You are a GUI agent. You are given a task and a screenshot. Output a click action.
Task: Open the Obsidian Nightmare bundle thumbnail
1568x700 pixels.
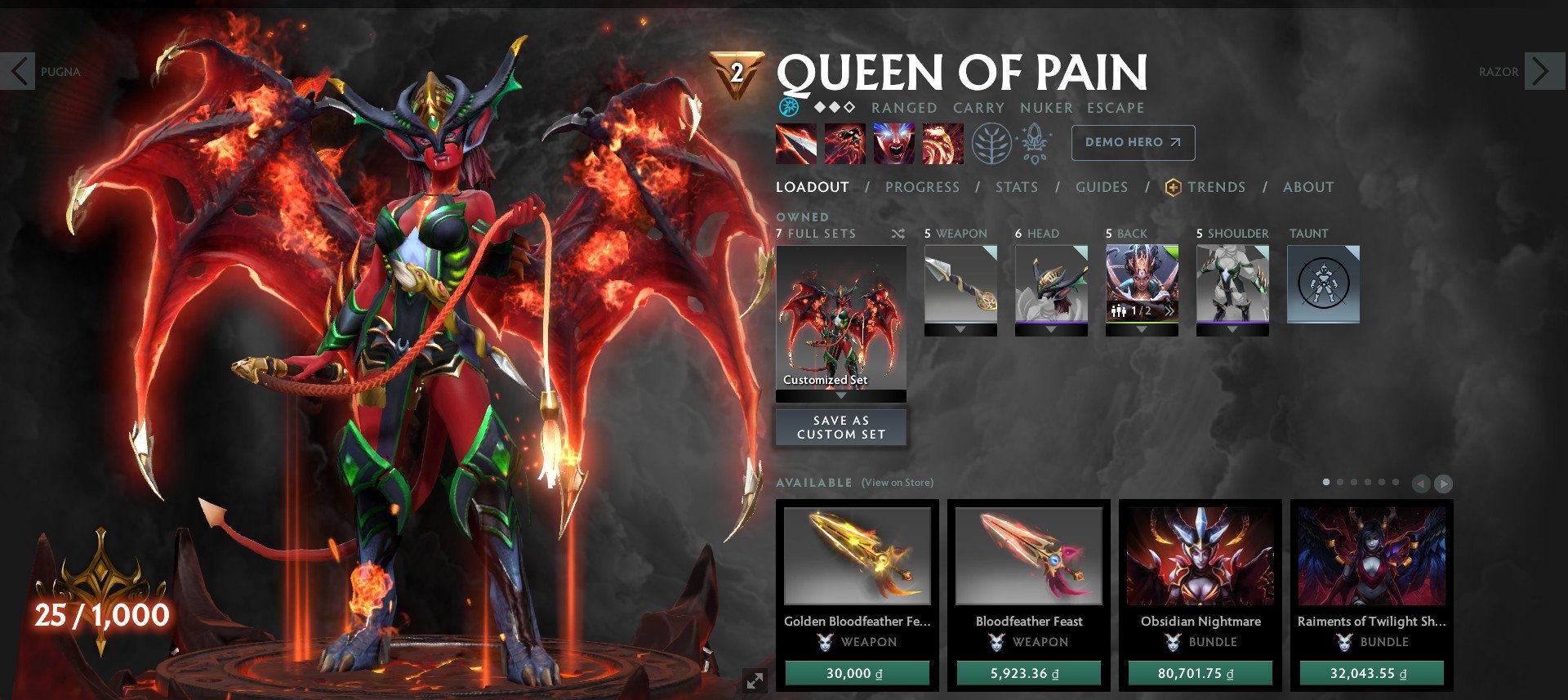(x=1200, y=557)
